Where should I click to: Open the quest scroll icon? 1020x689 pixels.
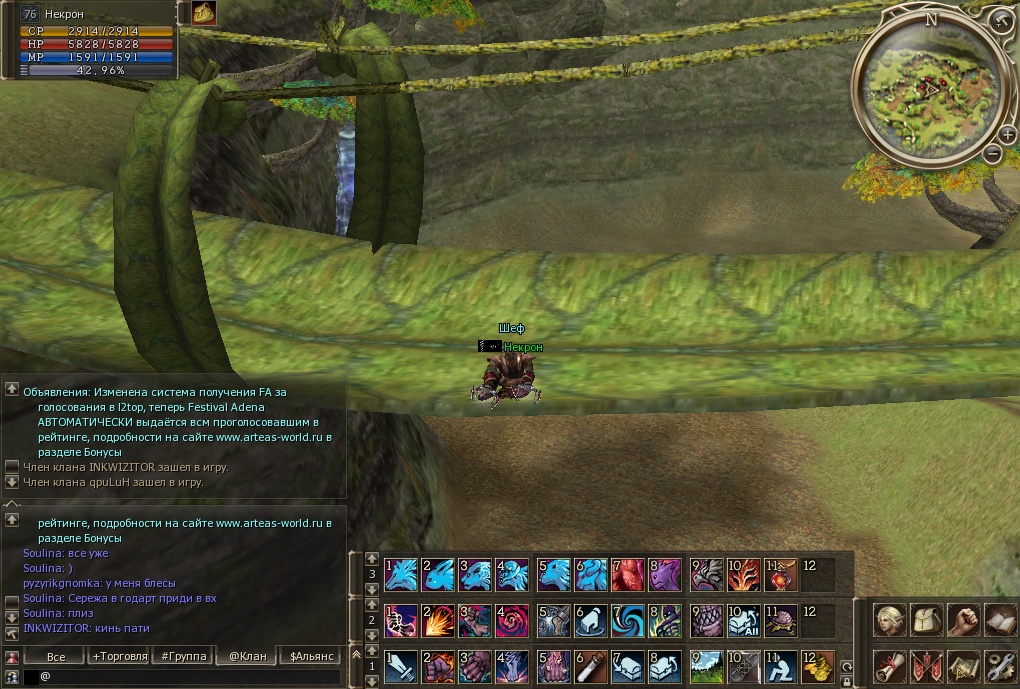point(889,666)
